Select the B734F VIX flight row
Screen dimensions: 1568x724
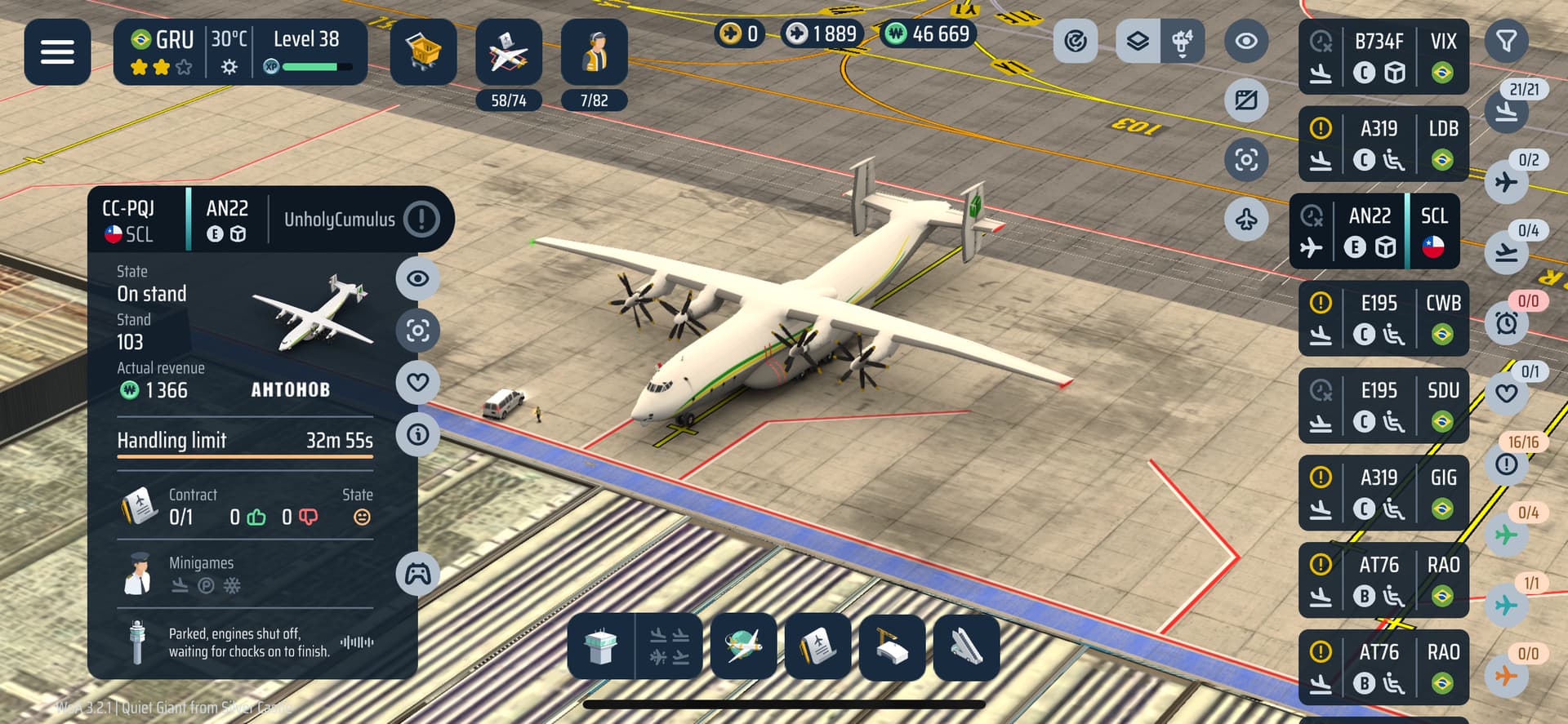tap(1383, 57)
